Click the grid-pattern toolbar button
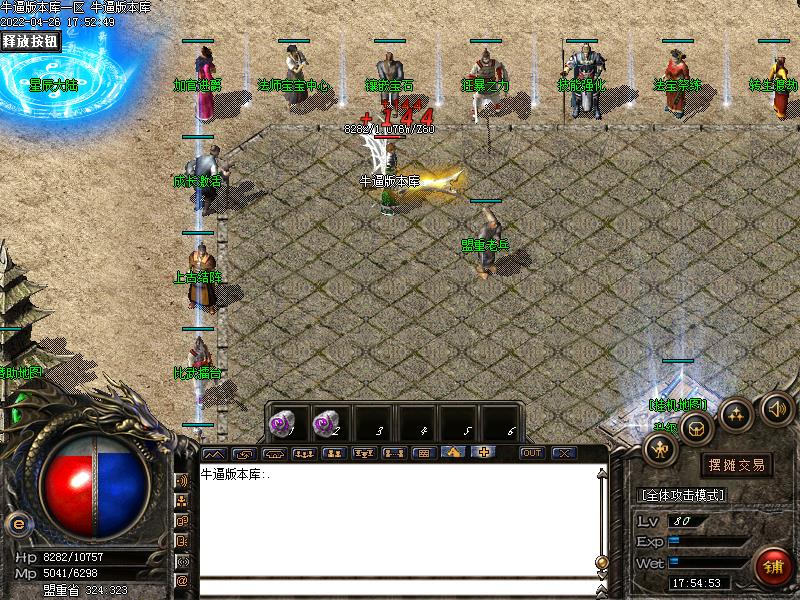The height and width of the screenshot is (600, 800). pyautogui.click(x=423, y=453)
